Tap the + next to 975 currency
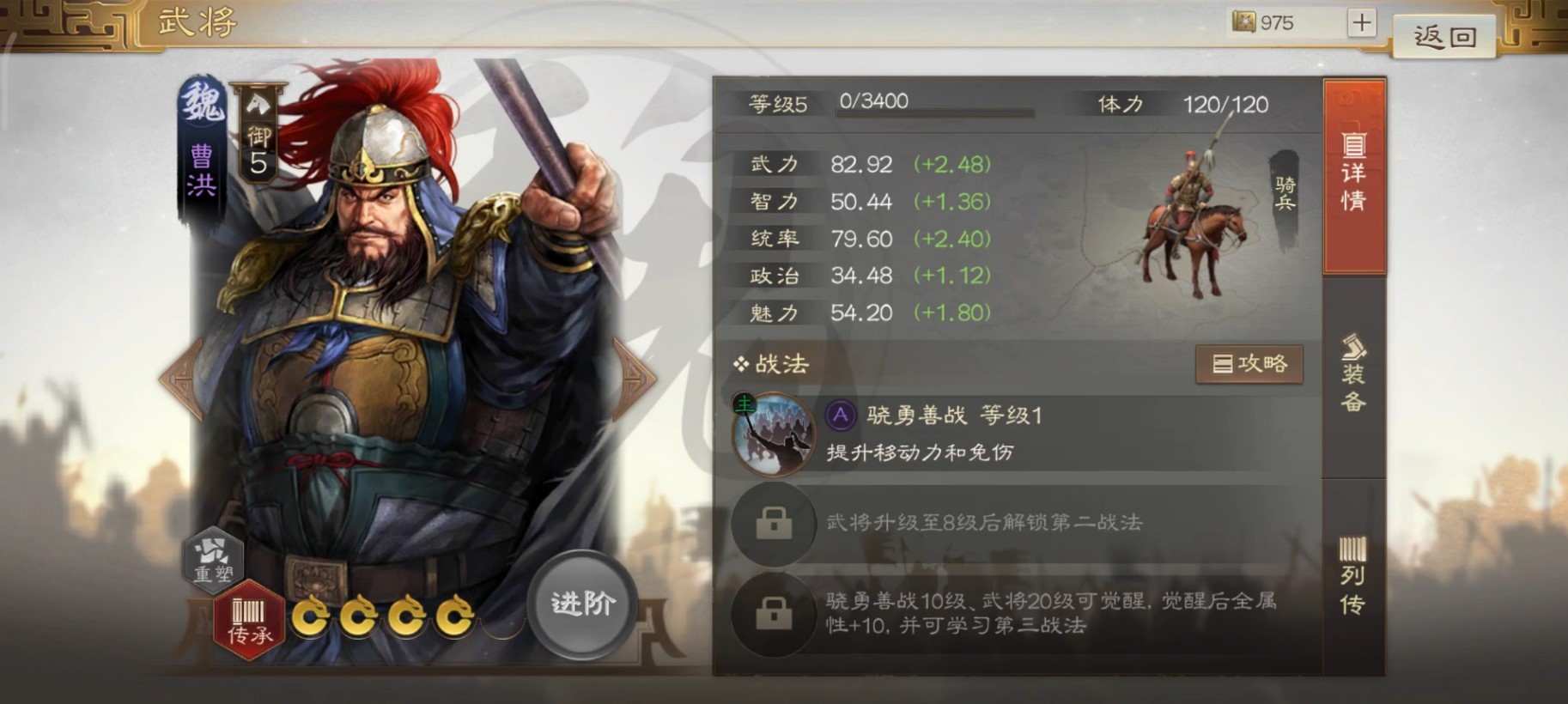1568x704 pixels. point(1361,22)
